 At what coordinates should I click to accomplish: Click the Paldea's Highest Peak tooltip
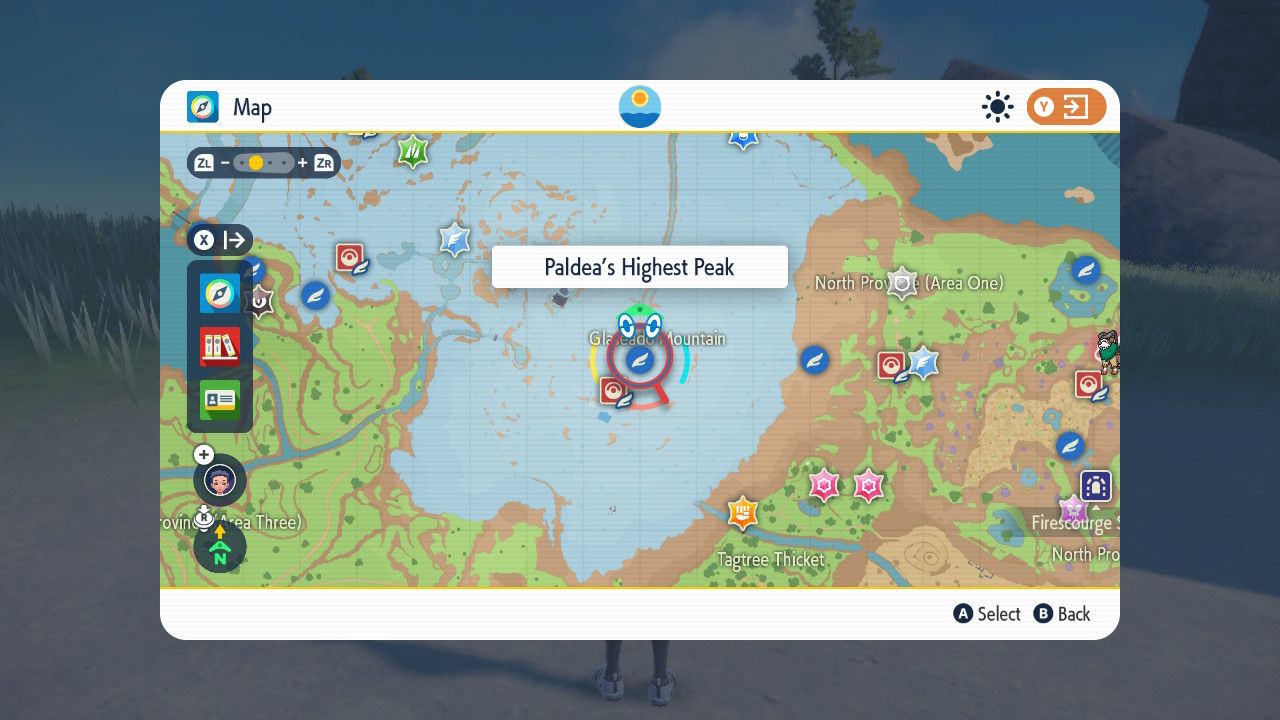[x=639, y=266]
